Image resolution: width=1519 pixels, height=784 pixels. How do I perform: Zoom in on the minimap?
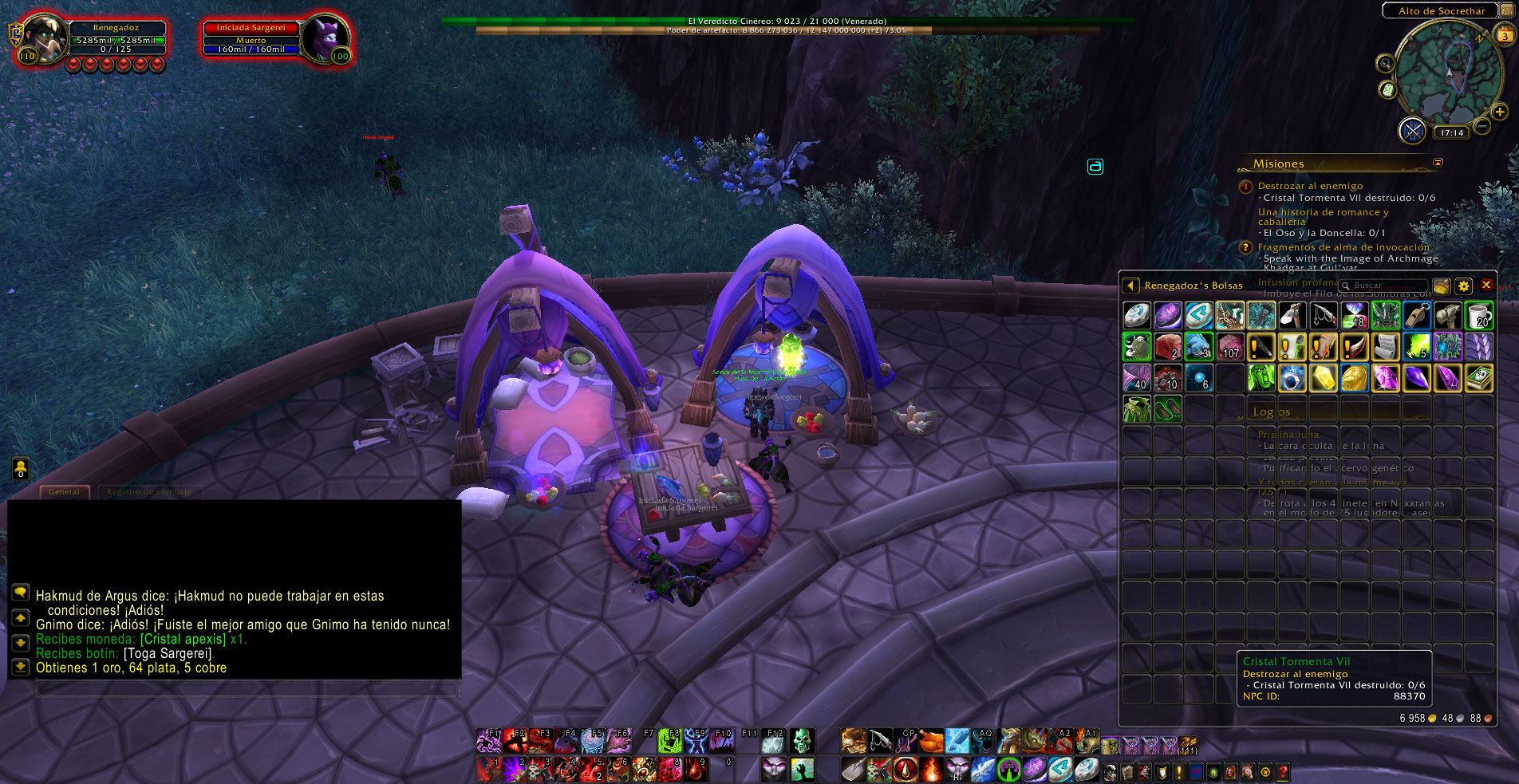point(1500,112)
